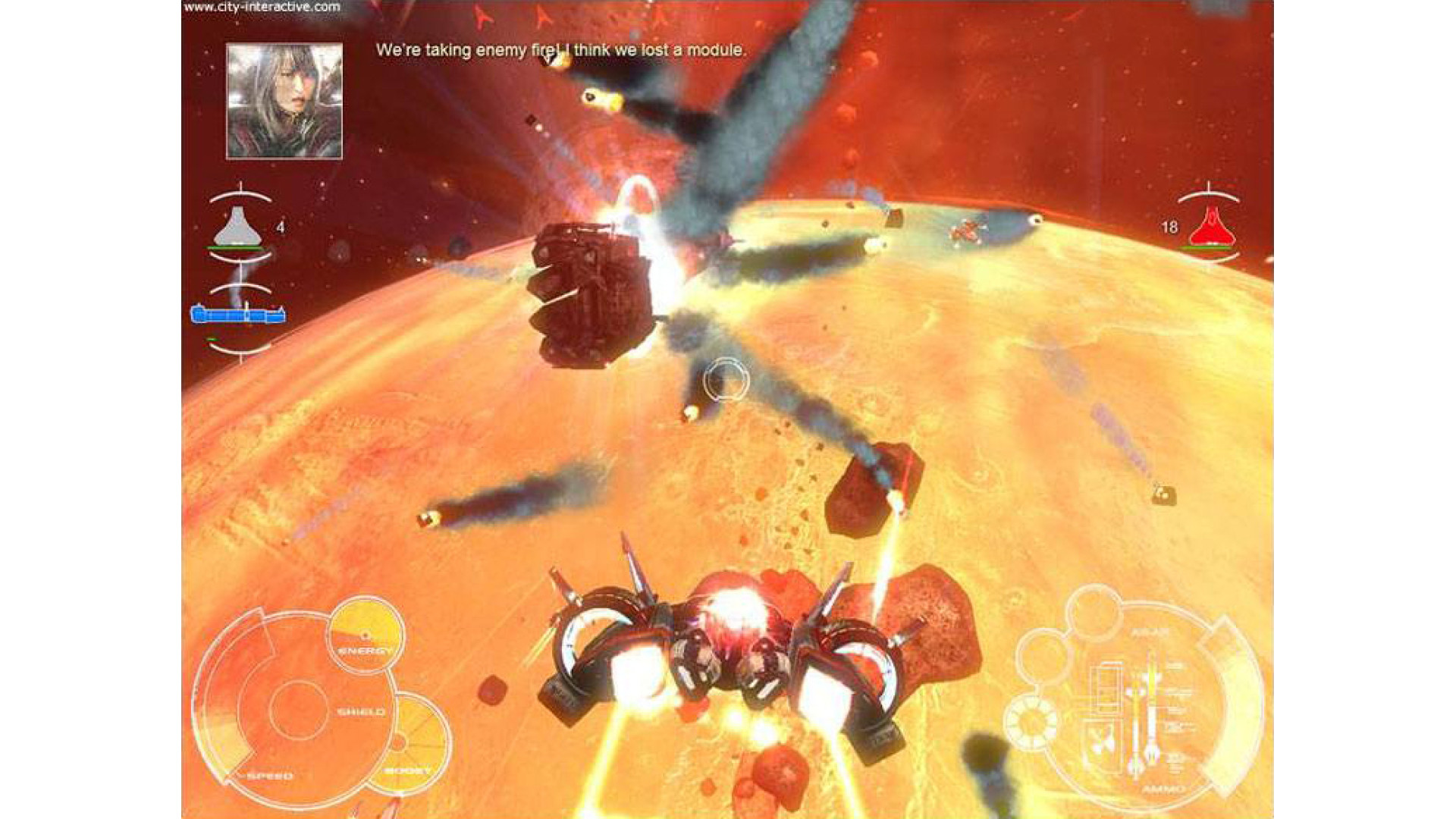Select the grey allied fighter icon
Viewport: 1456px width, 819px height.
[x=238, y=228]
